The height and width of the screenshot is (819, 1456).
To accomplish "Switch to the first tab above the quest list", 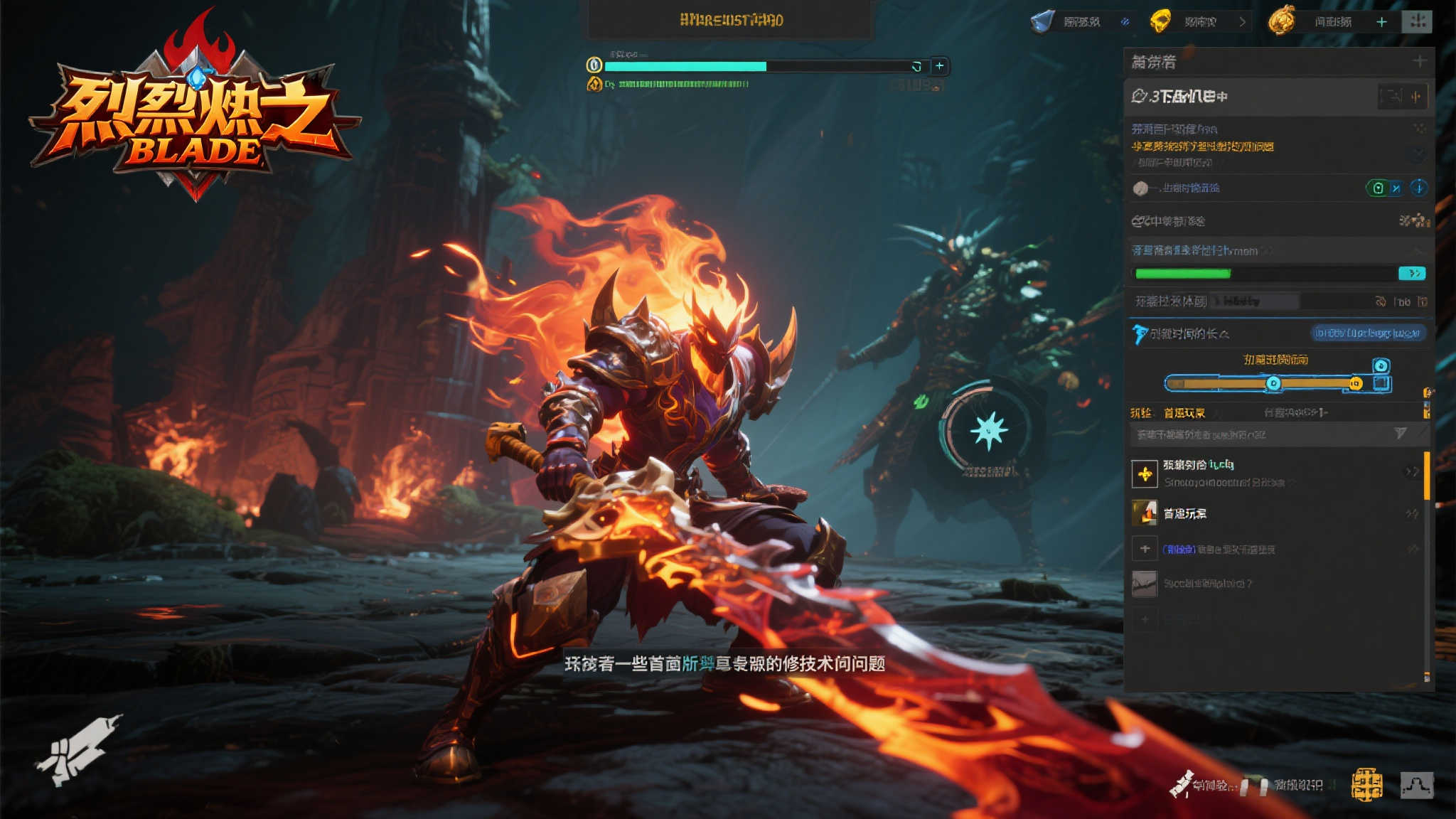I will (x=1142, y=412).
